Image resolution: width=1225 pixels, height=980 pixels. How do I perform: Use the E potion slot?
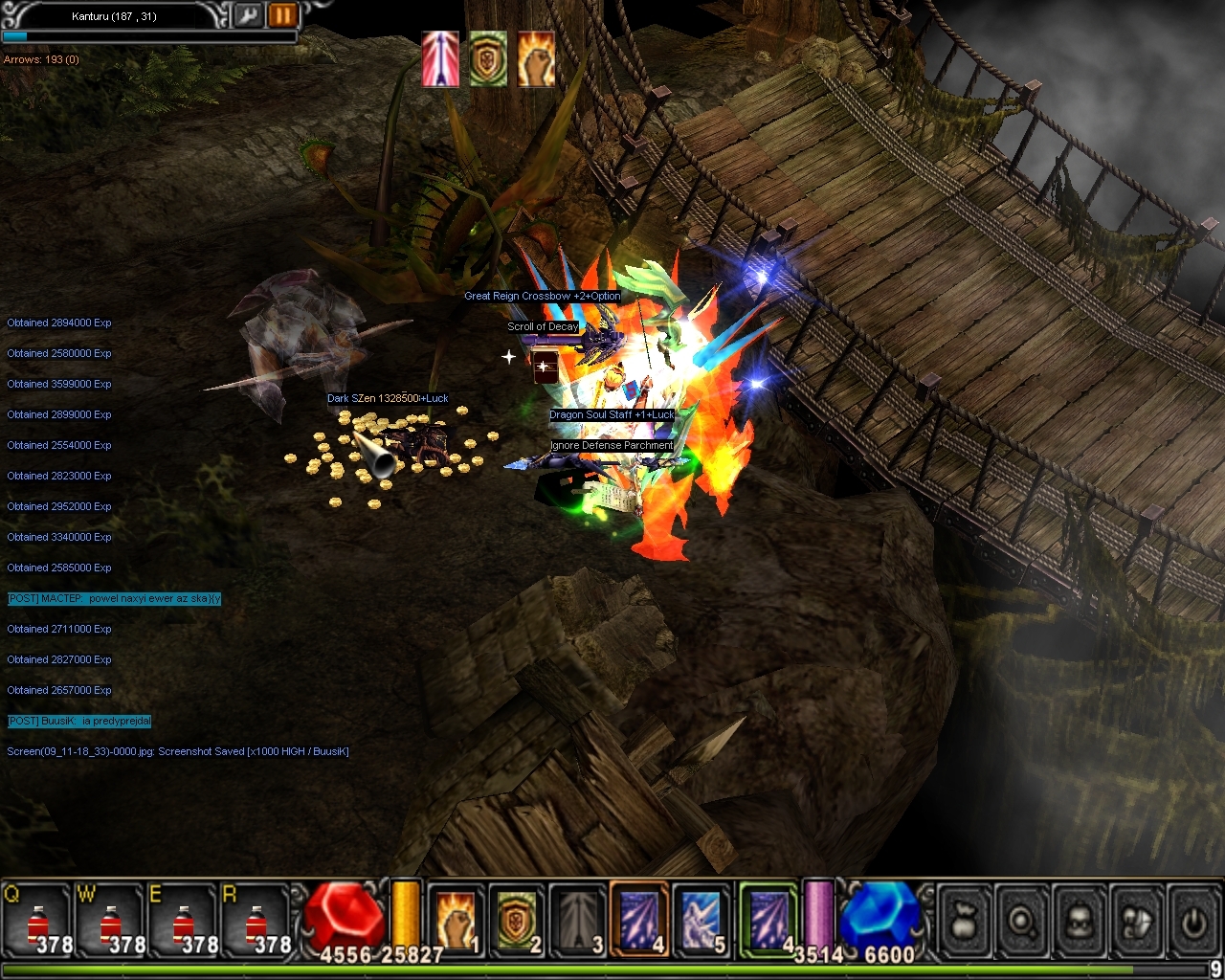(184, 921)
